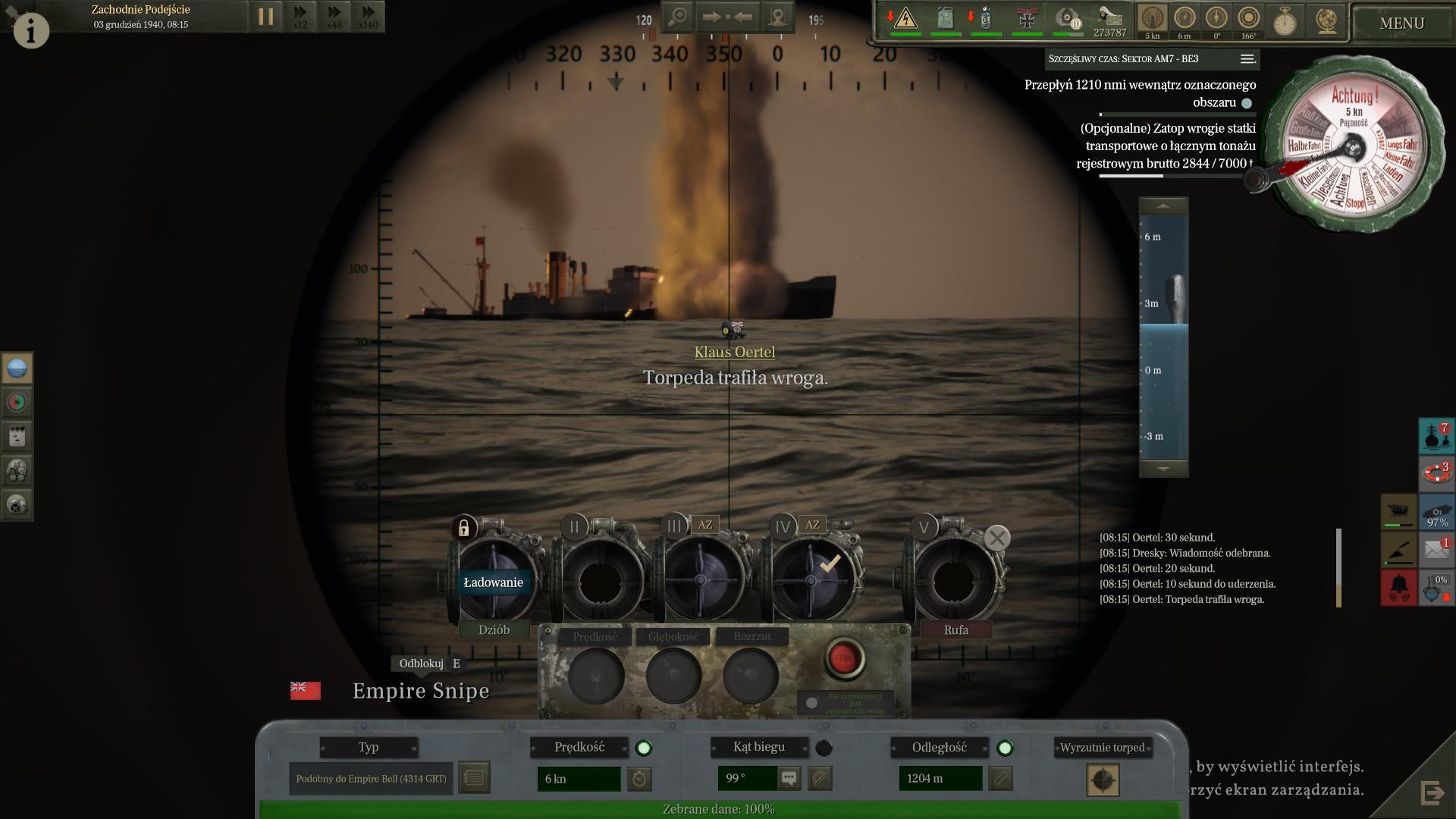Open the round info button
Screen dimensions: 1456x819
31,30
